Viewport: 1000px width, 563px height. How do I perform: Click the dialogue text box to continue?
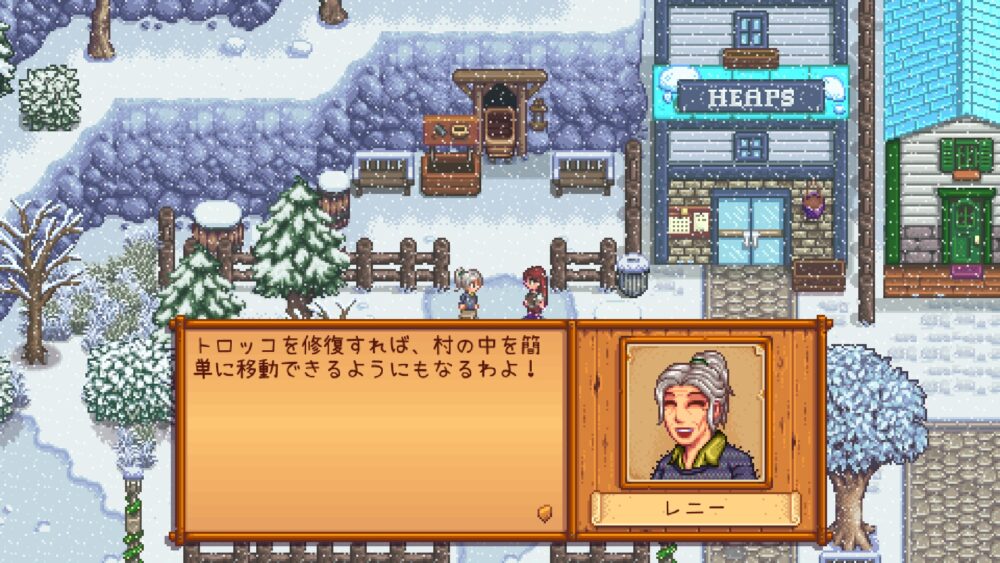pos(371,430)
